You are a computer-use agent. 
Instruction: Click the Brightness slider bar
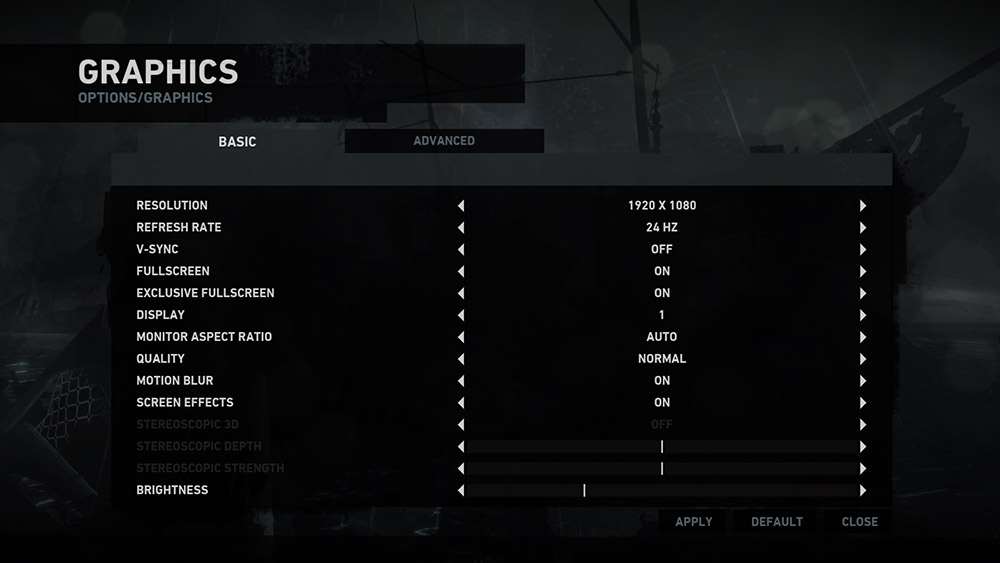coord(661,491)
